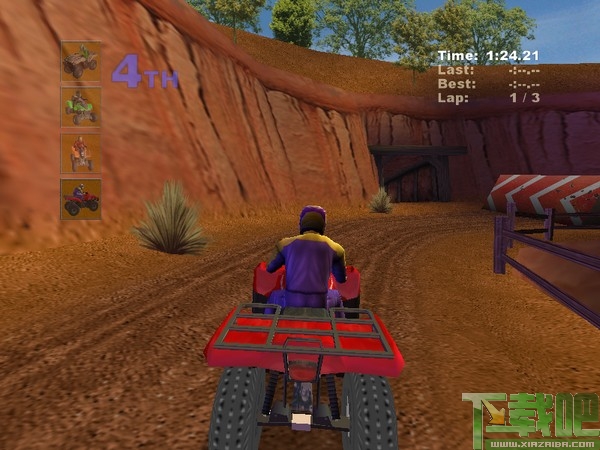Viewport: 600px width, 450px height.
Task: Pick the red ATV racer portrait
Action: (80, 198)
